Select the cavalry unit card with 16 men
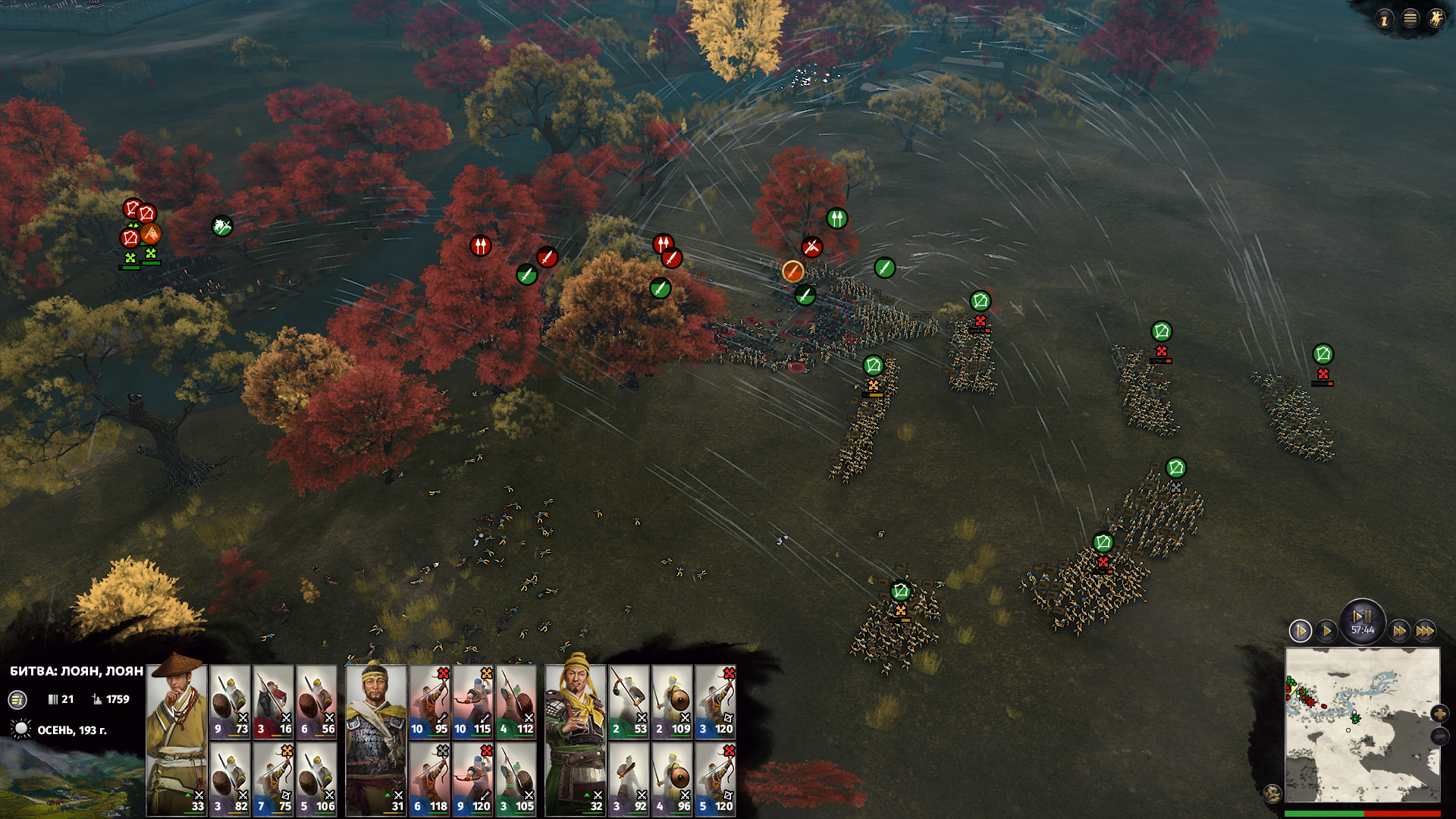The image size is (1456, 819). point(273,701)
